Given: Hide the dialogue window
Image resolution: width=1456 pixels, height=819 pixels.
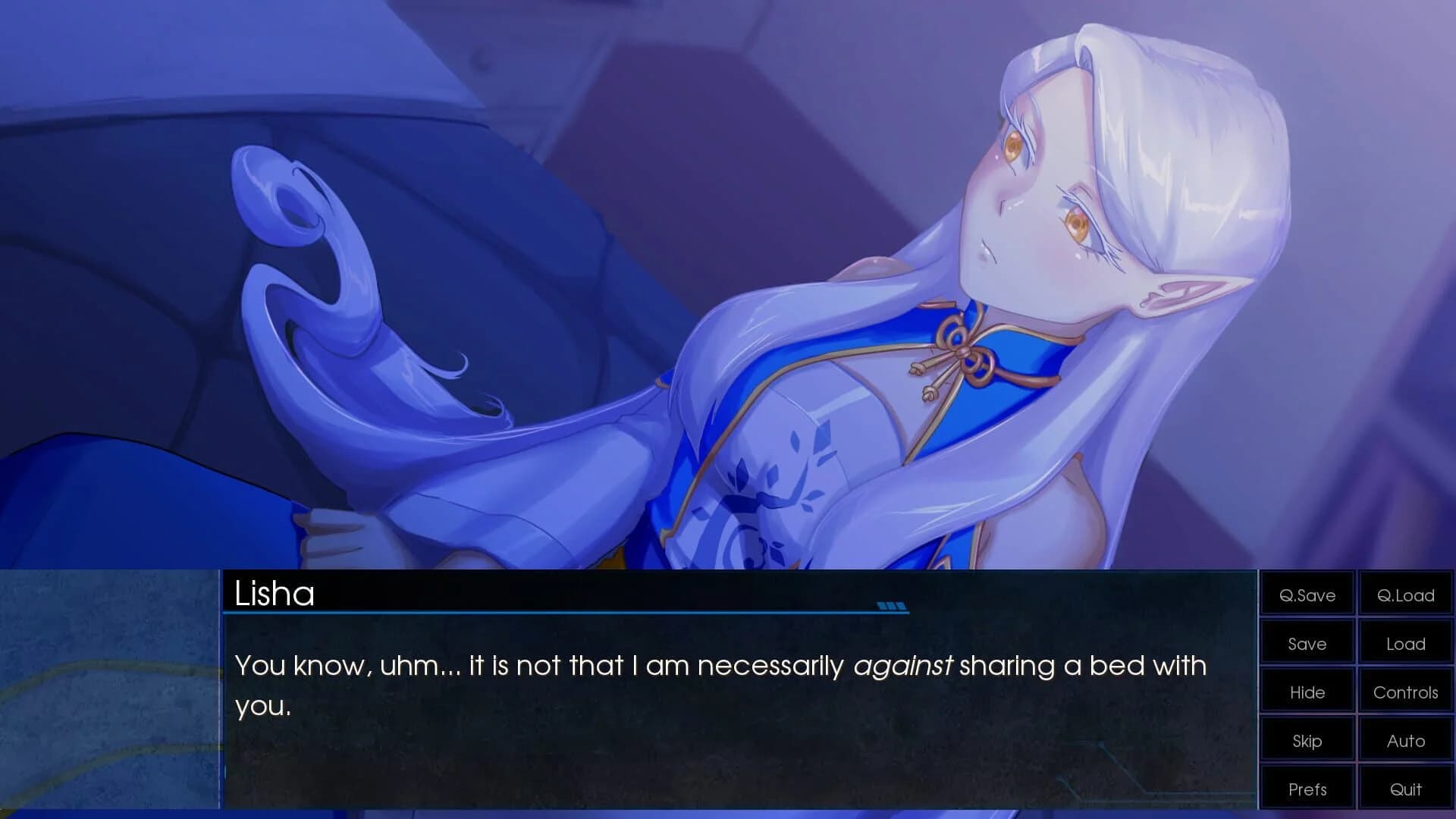Looking at the screenshot, I should point(1306,692).
